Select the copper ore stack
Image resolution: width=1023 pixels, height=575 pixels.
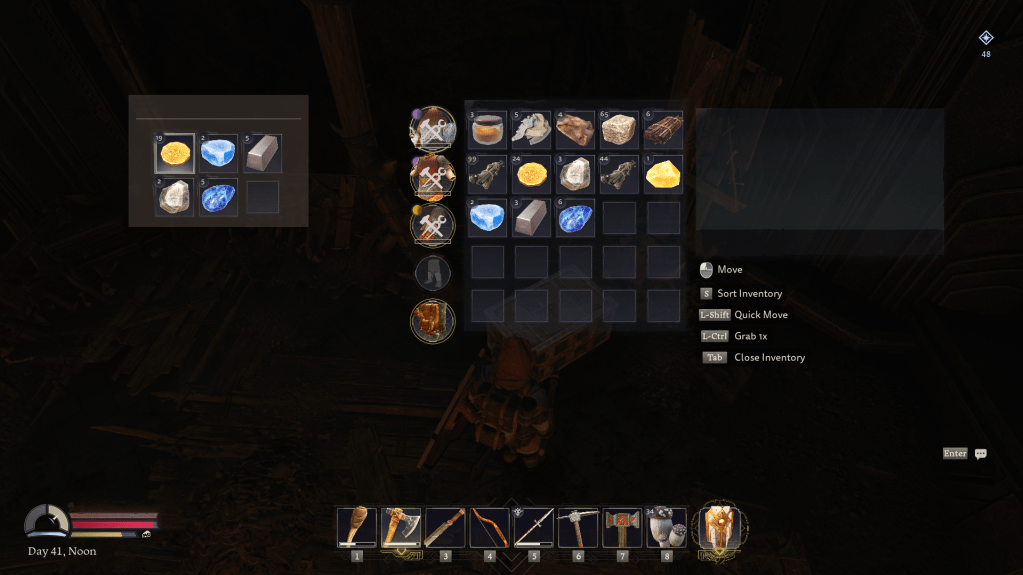click(575, 130)
